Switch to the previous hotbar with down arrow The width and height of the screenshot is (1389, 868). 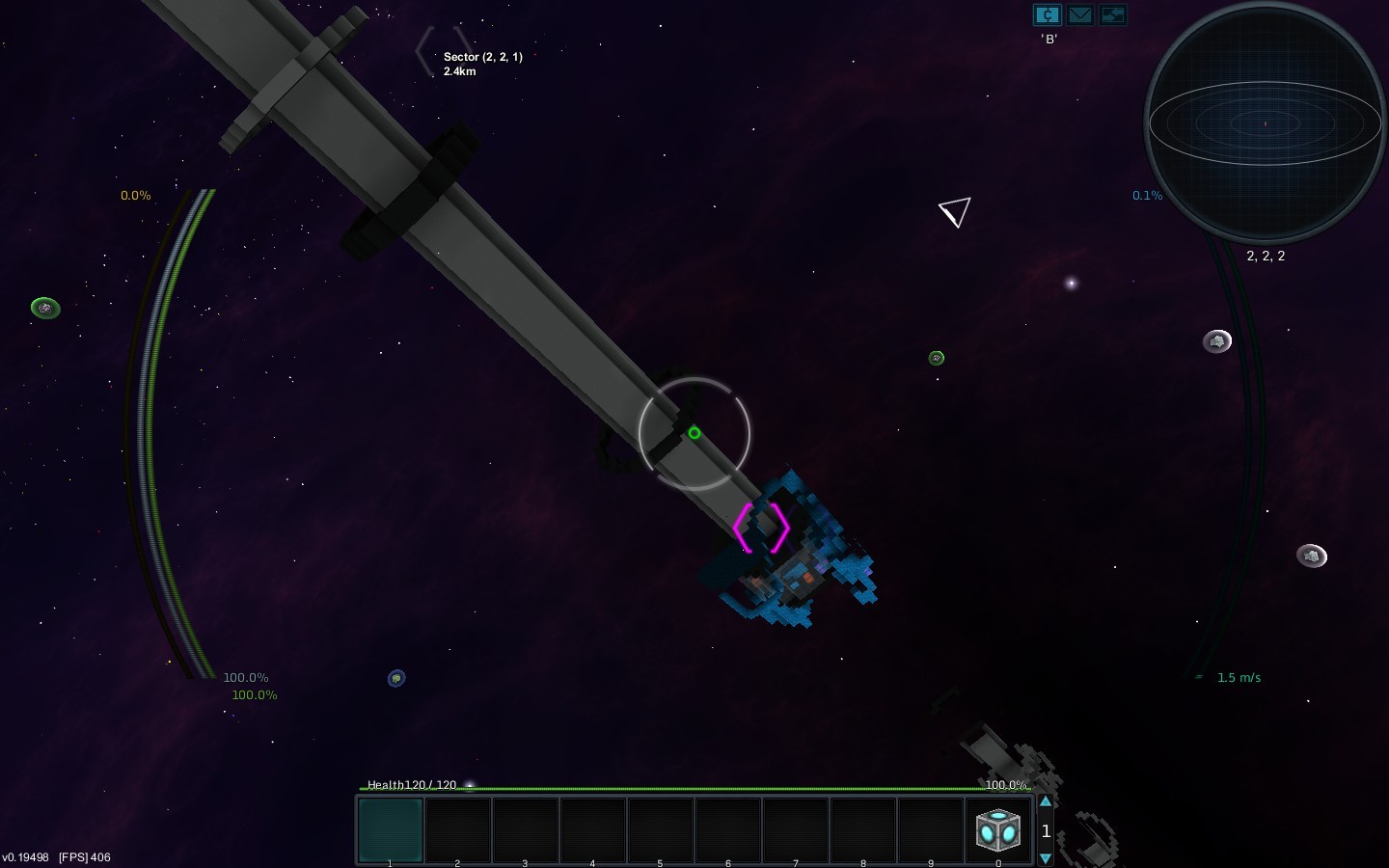(x=1046, y=857)
